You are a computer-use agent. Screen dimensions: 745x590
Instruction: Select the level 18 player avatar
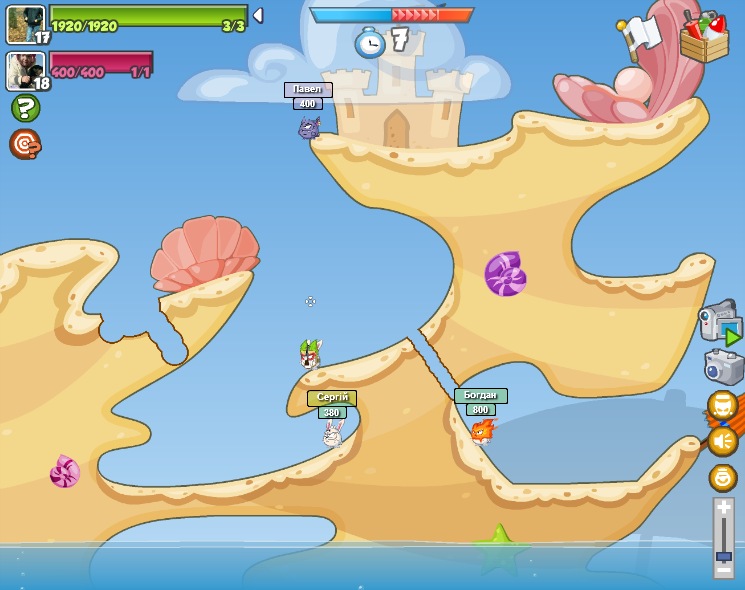(25, 70)
